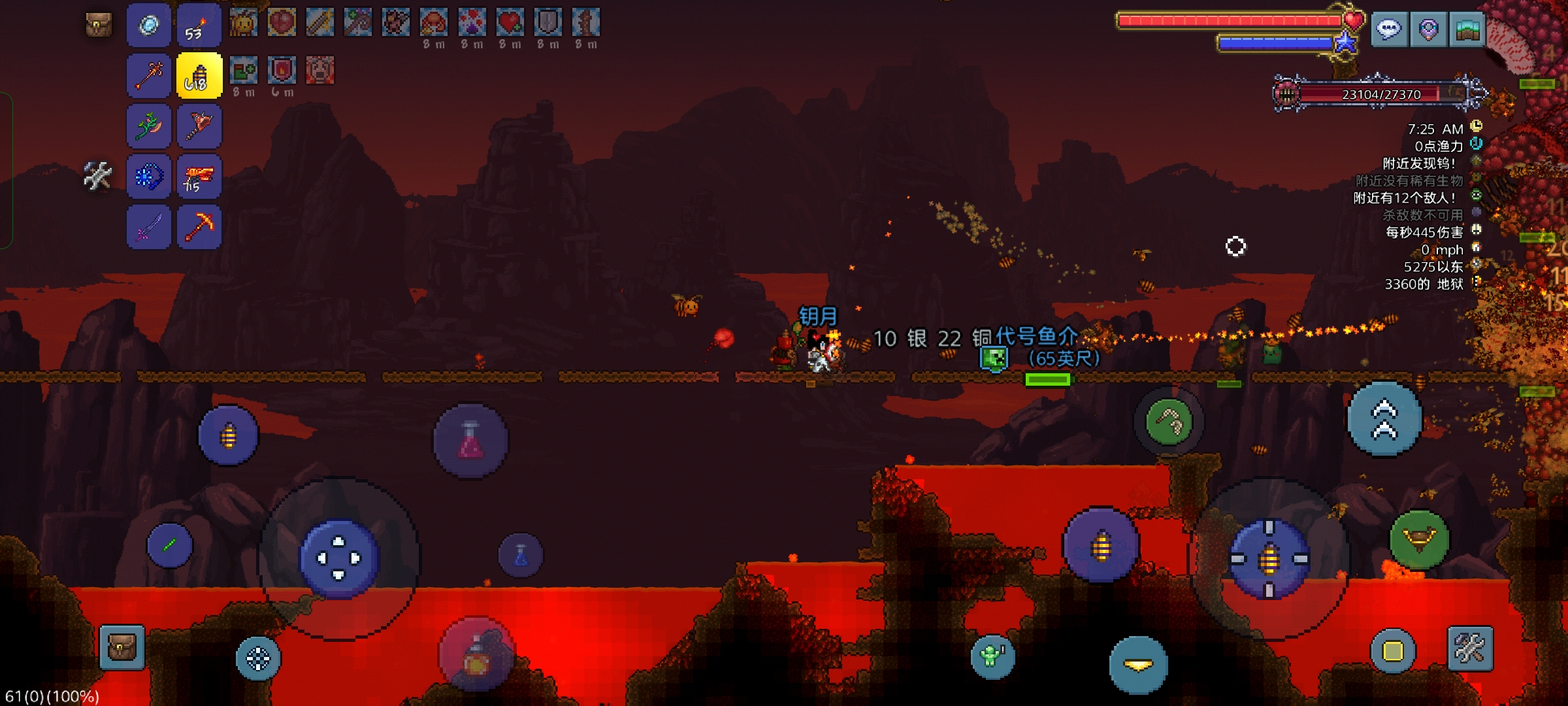The height and width of the screenshot is (706, 1568).
Task: Tap the double-arrow jump button
Action: [1384, 420]
